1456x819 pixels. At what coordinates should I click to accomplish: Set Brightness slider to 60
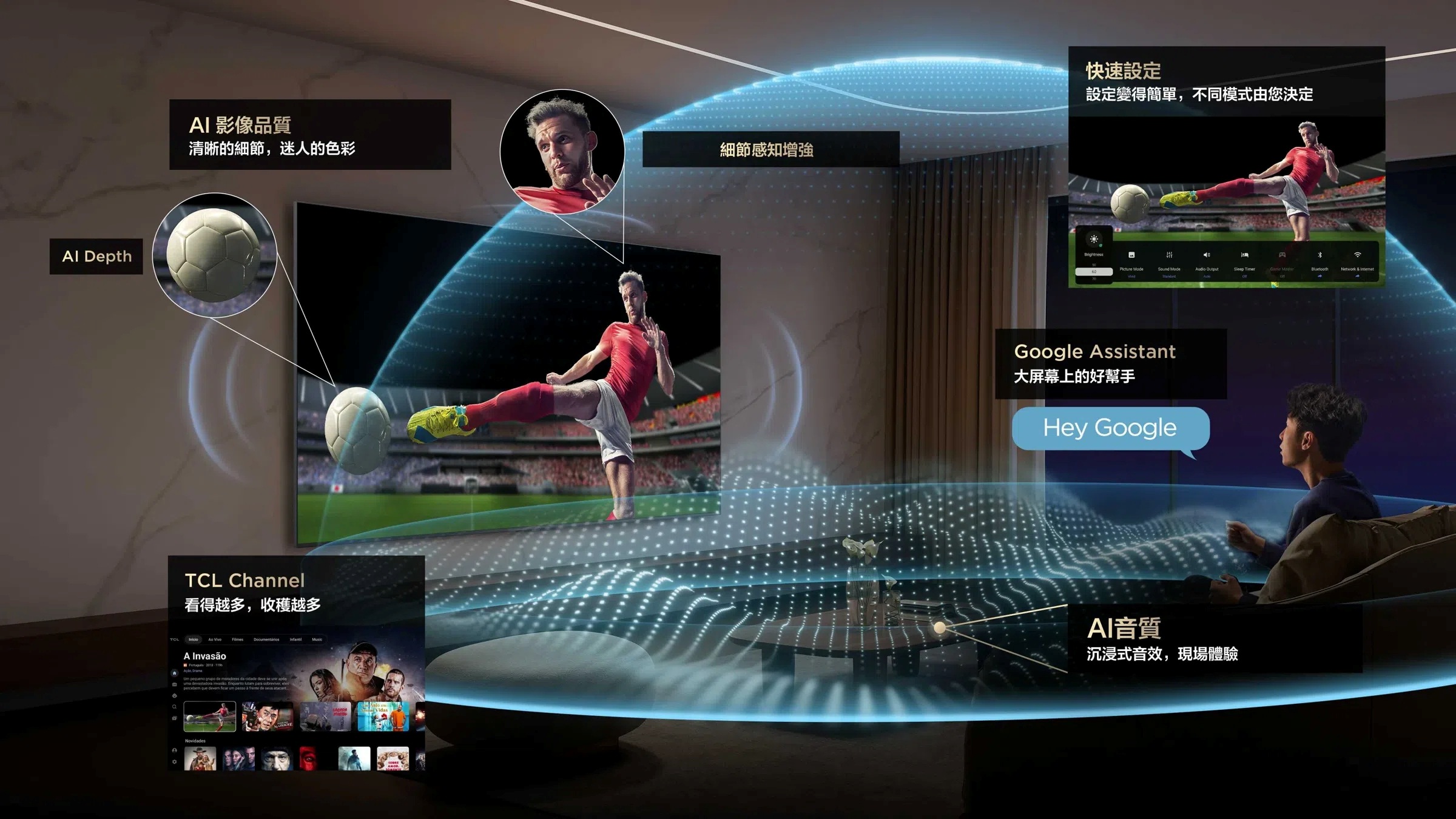(1096, 271)
